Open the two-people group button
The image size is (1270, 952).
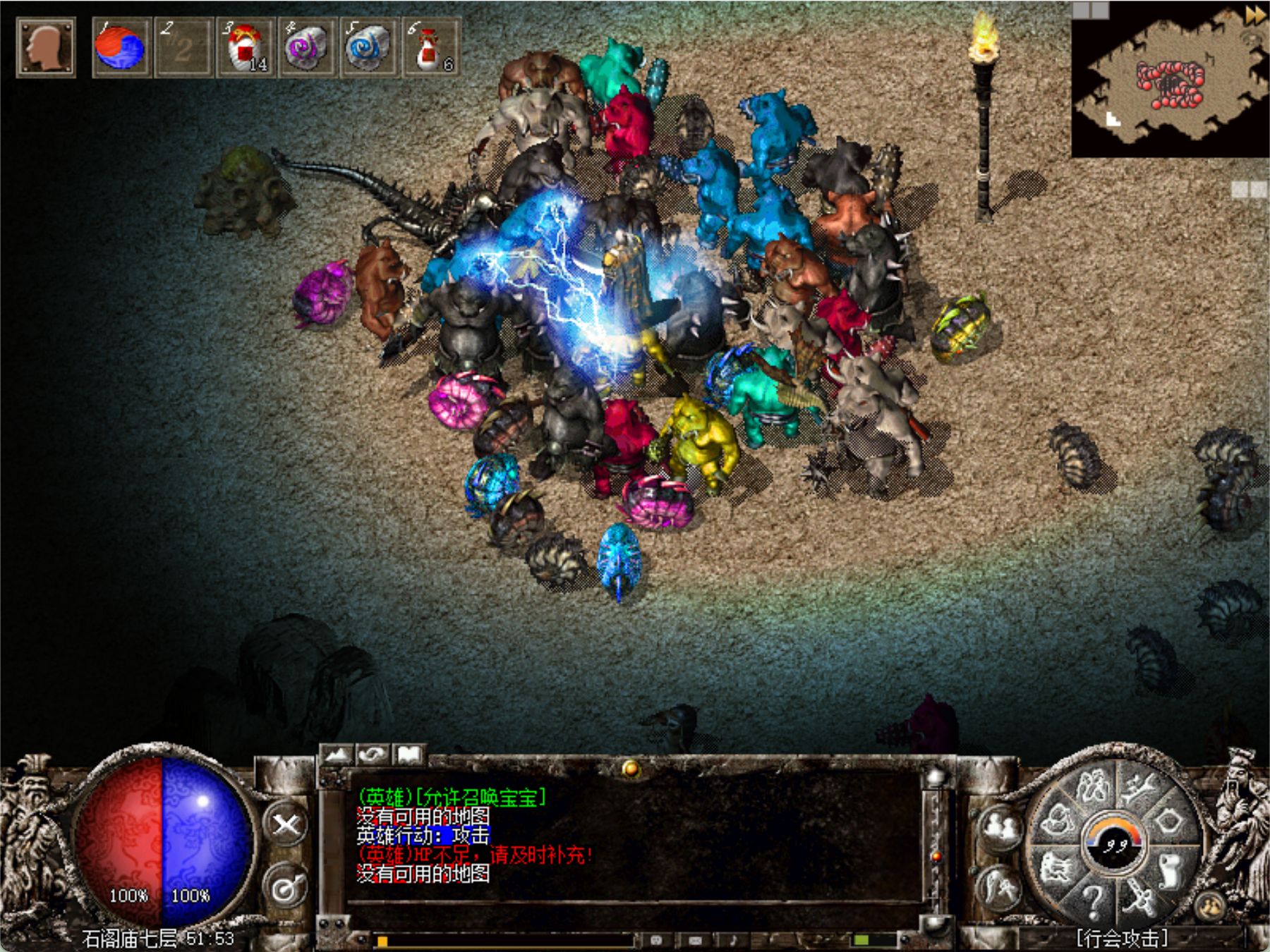click(999, 826)
